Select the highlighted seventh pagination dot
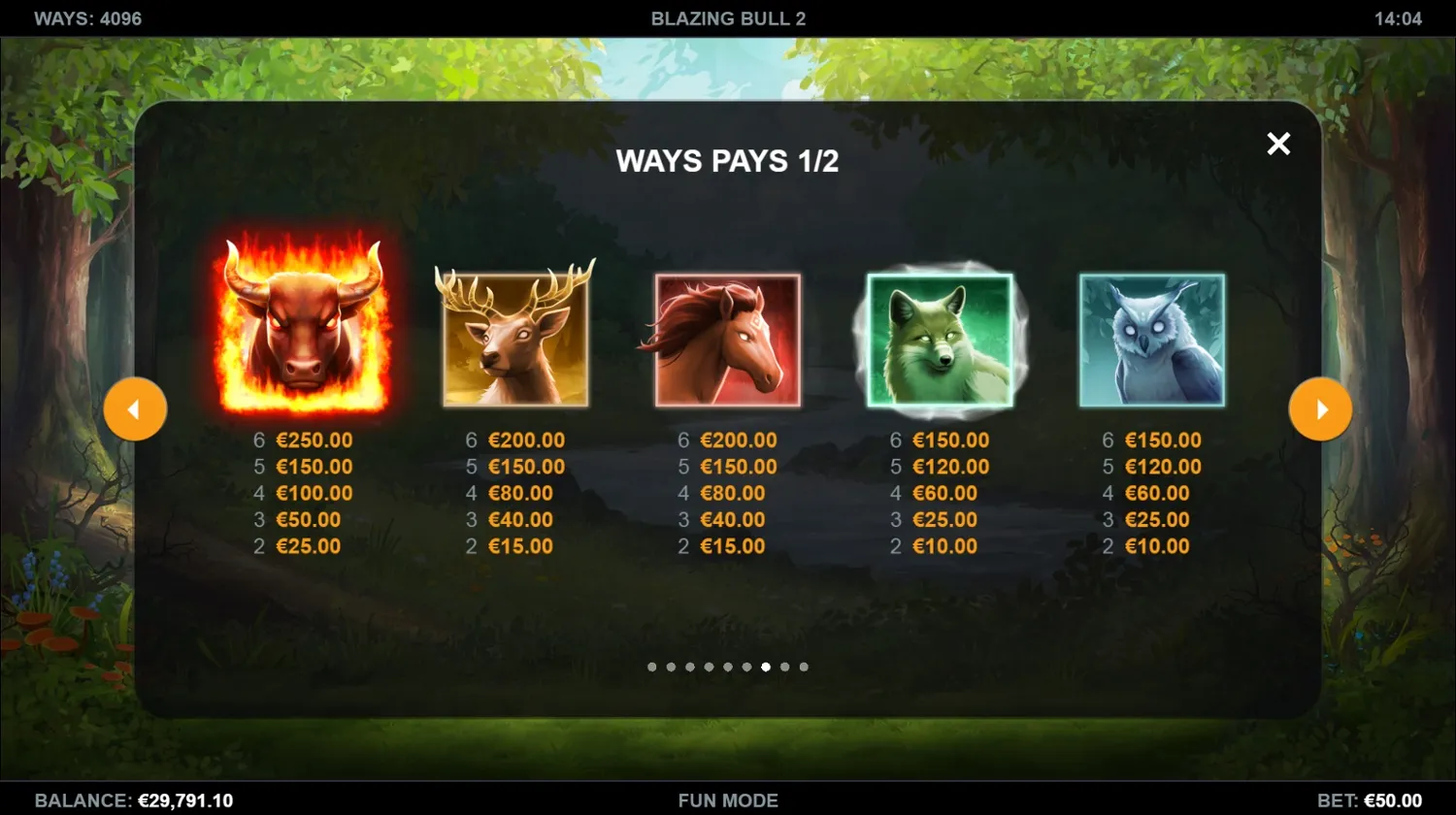Viewport: 1456px width, 815px height. (x=765, y=667)
